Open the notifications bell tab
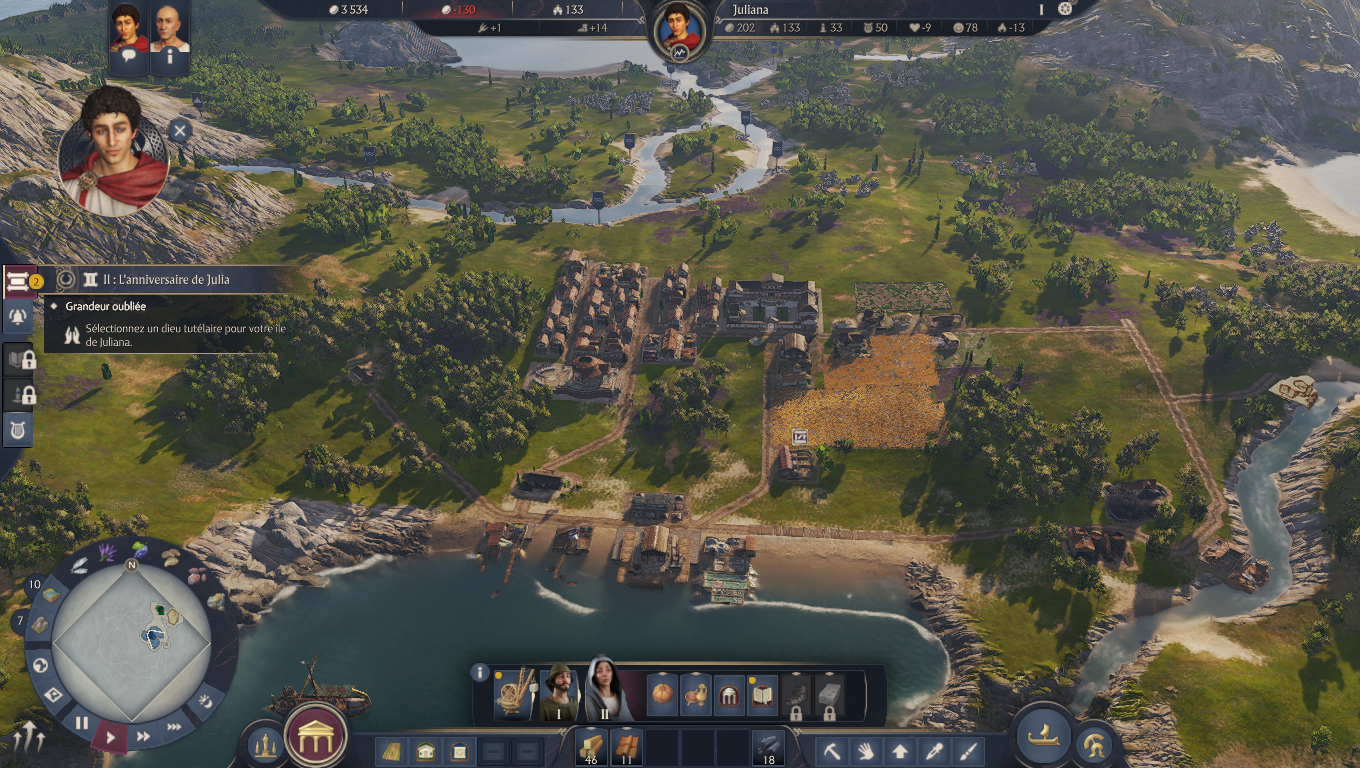Viewport: 1360px width, 768px height. [17, 317]
